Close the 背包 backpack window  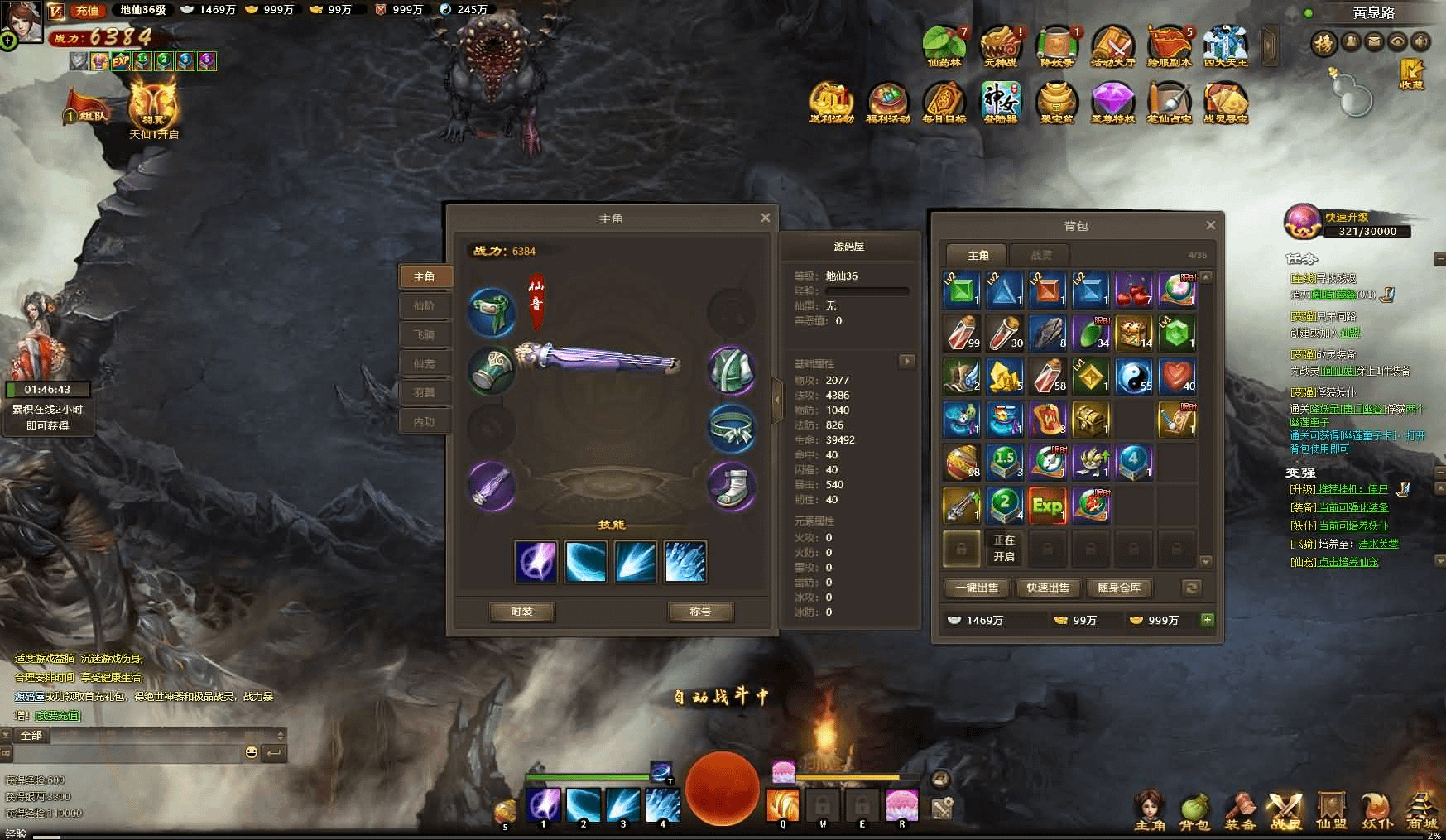click(1210, 225)
